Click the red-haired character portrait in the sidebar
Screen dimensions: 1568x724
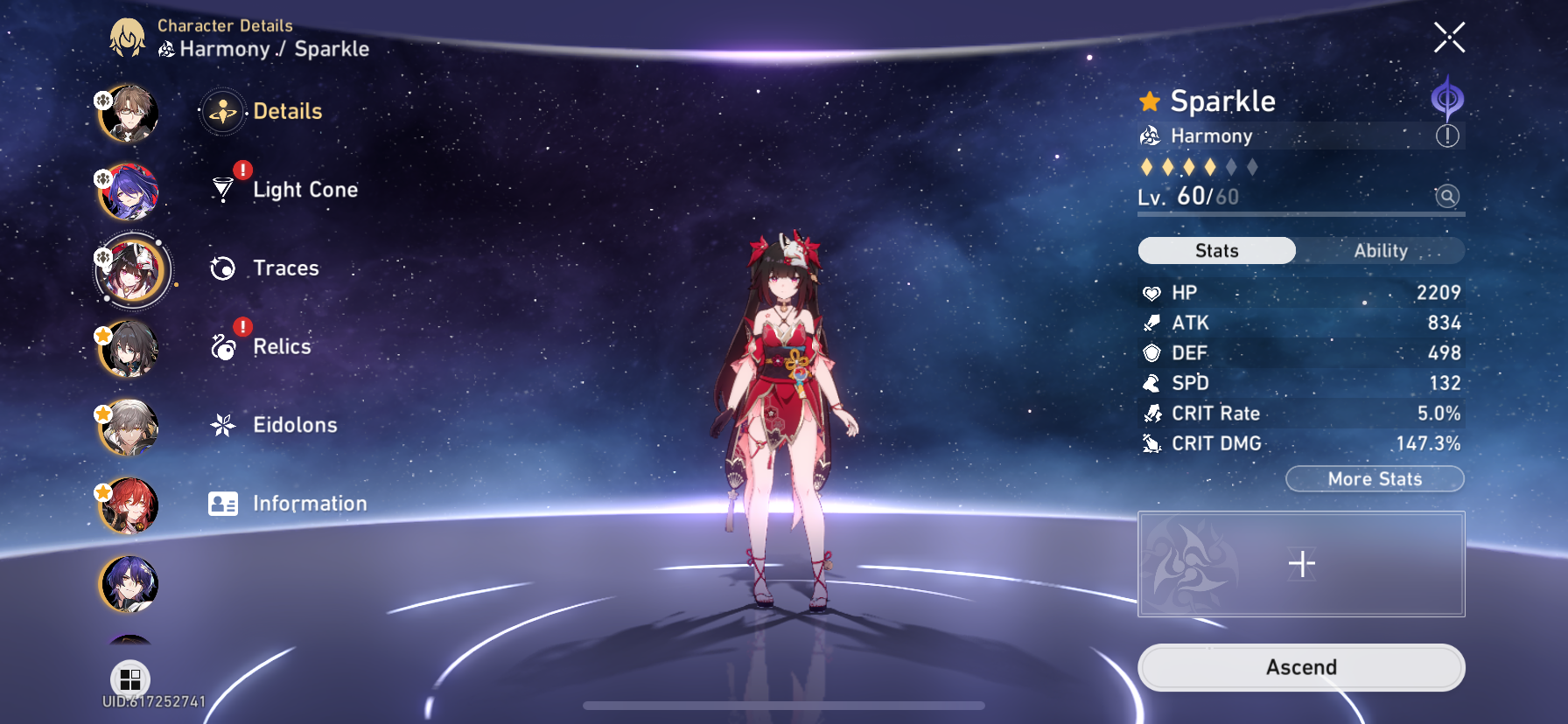click(129, 505)
